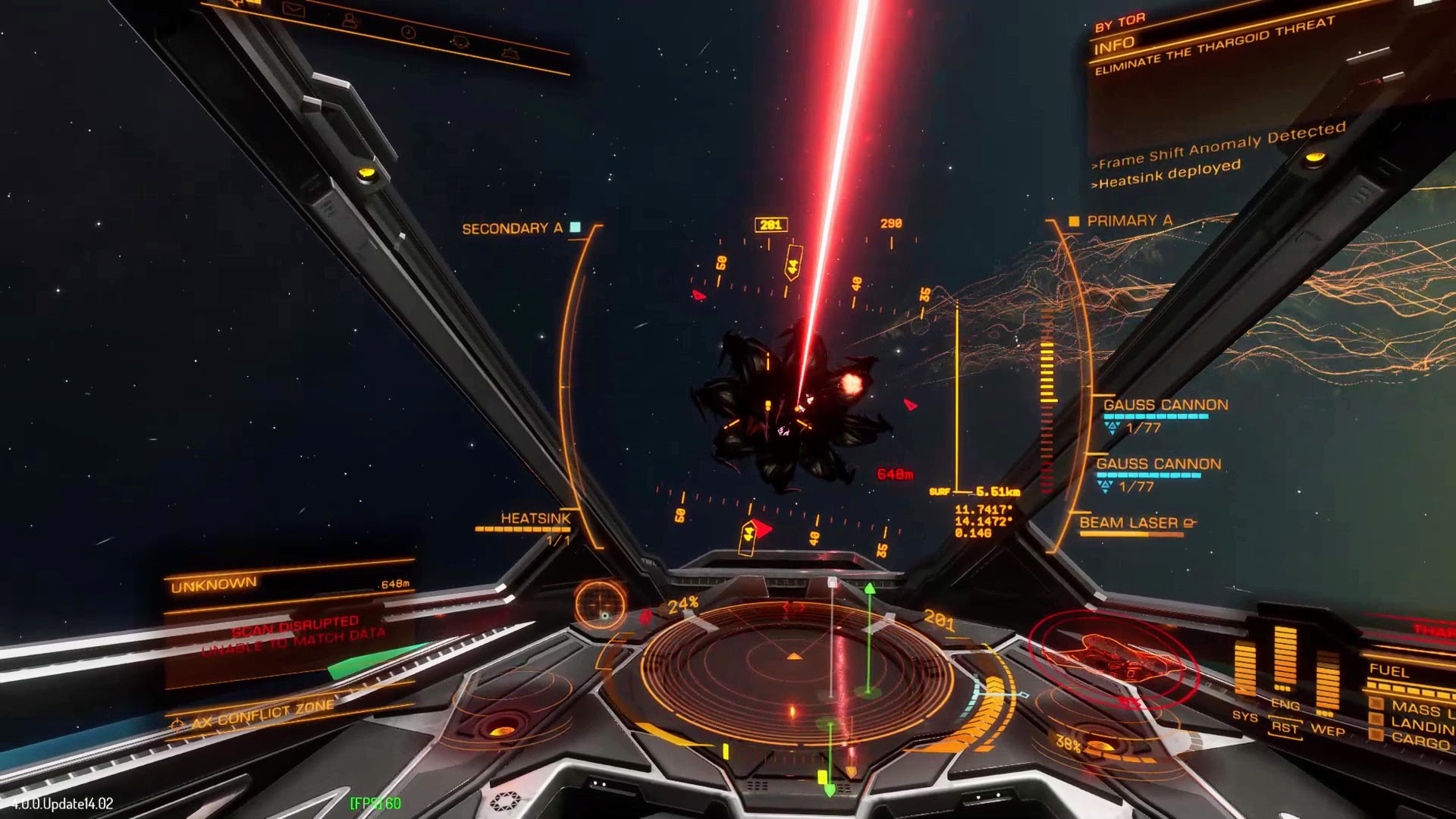Open the inbox envelope tab in comms panel
1456x819 pixels.
tap(293, 11)
